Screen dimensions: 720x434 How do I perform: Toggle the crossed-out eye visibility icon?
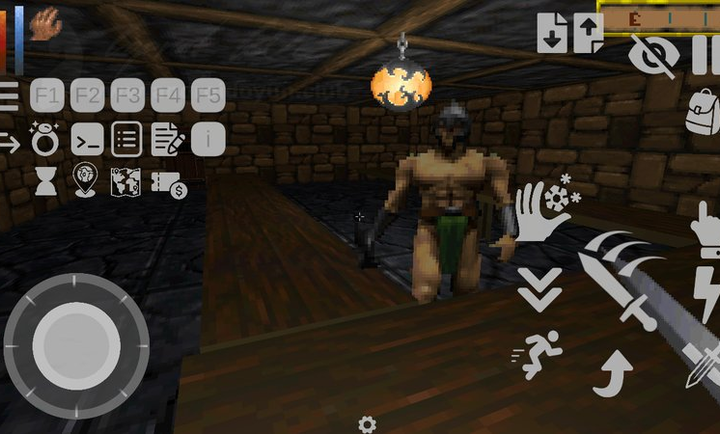click(654, 56)
